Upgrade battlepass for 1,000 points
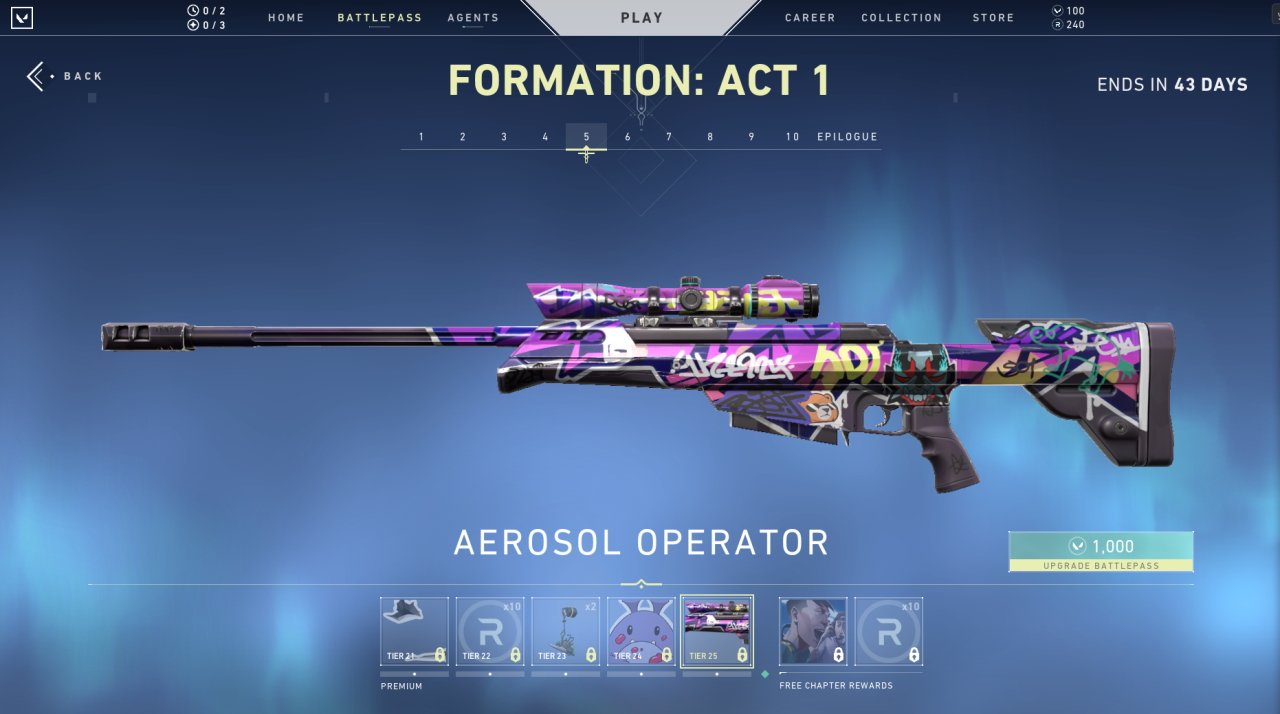This screenshot has height=714, width=1280. (x=1100, y=551)
